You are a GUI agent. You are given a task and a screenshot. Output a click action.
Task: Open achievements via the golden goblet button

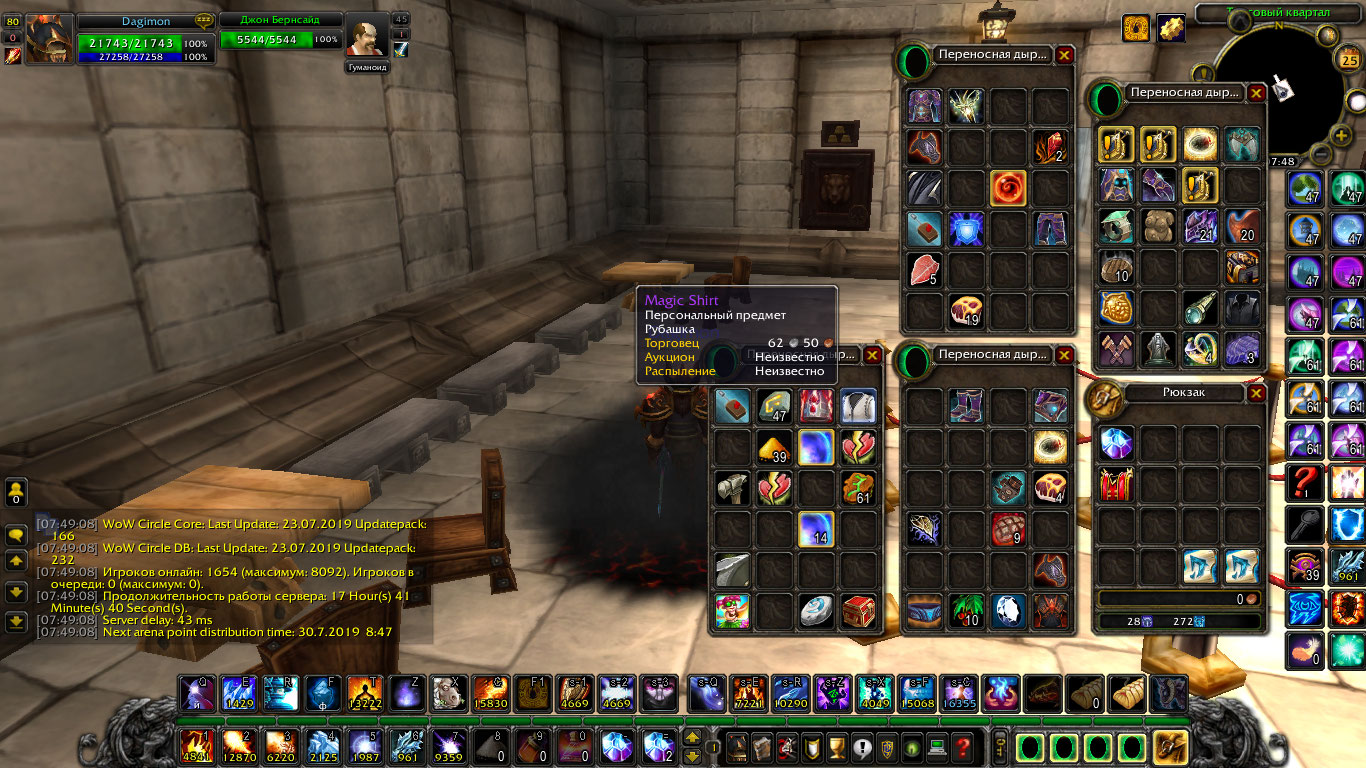[837, 746]
